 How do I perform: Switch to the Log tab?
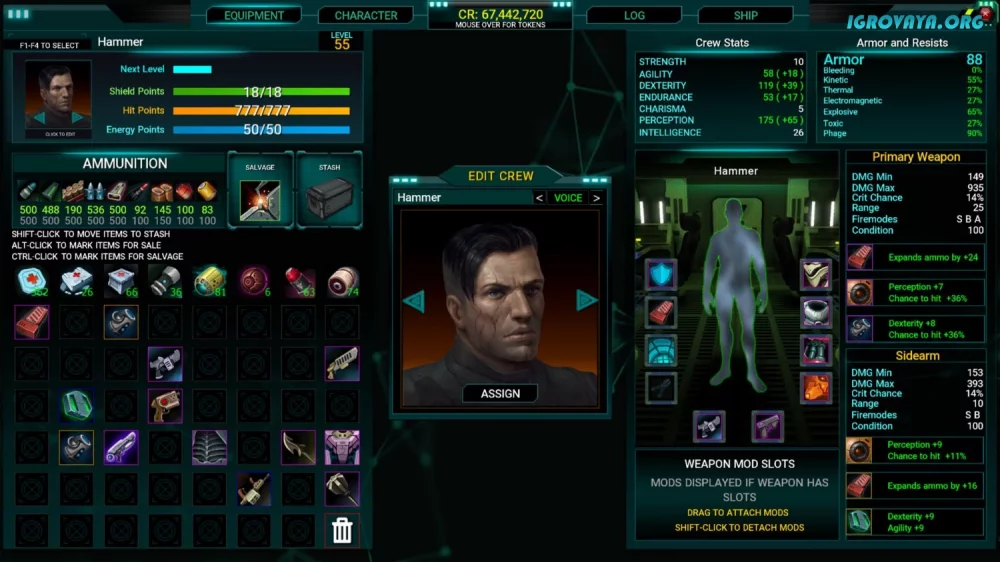click(634, 16)
